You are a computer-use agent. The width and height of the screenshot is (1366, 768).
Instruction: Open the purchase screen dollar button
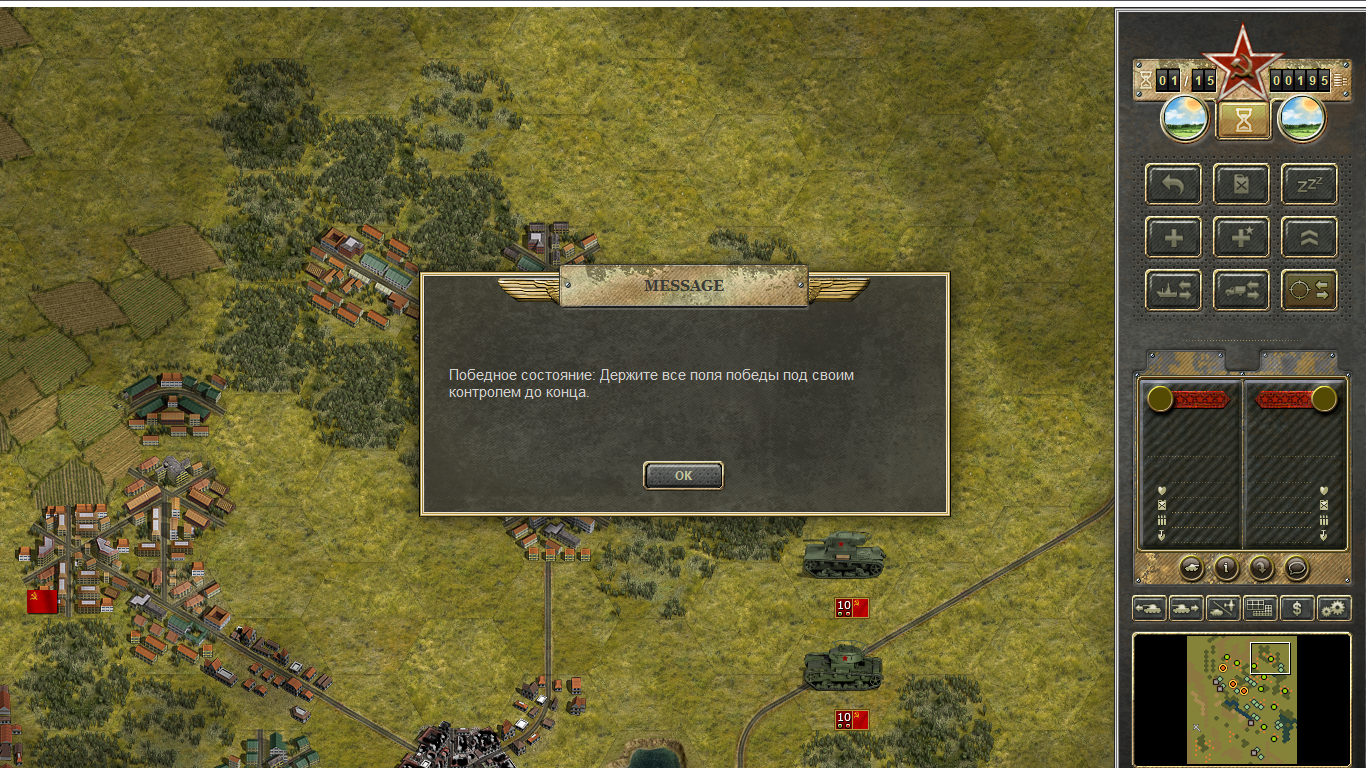1297,607
